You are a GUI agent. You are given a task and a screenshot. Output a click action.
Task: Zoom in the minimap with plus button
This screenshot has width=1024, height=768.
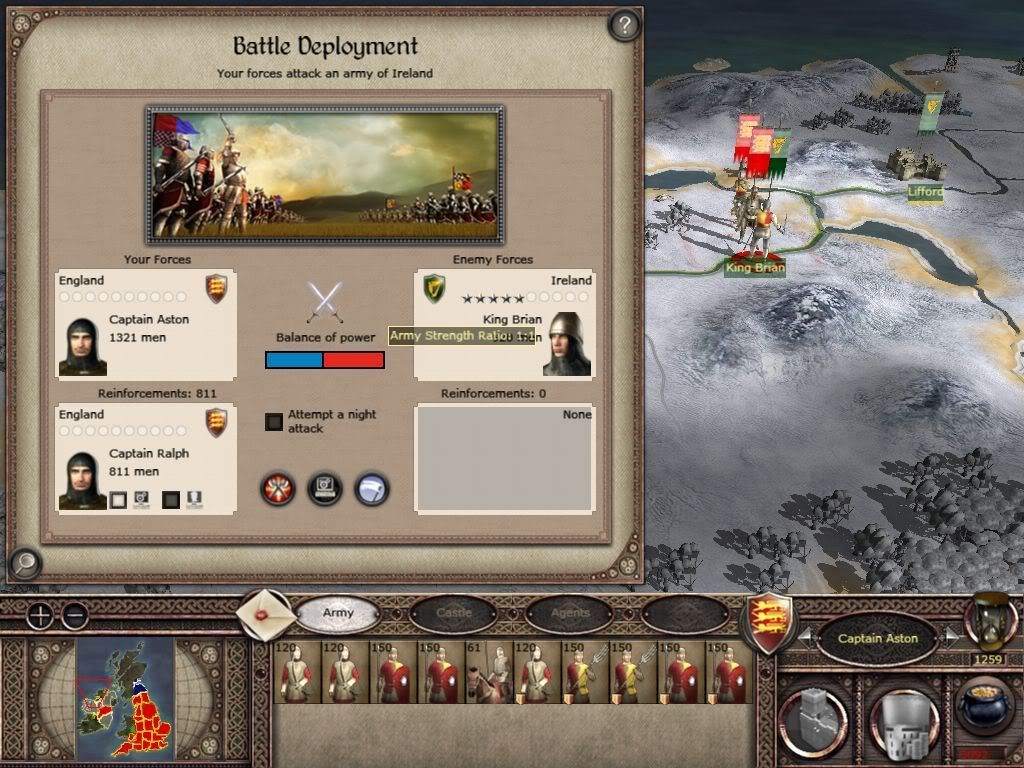[39, 616]
